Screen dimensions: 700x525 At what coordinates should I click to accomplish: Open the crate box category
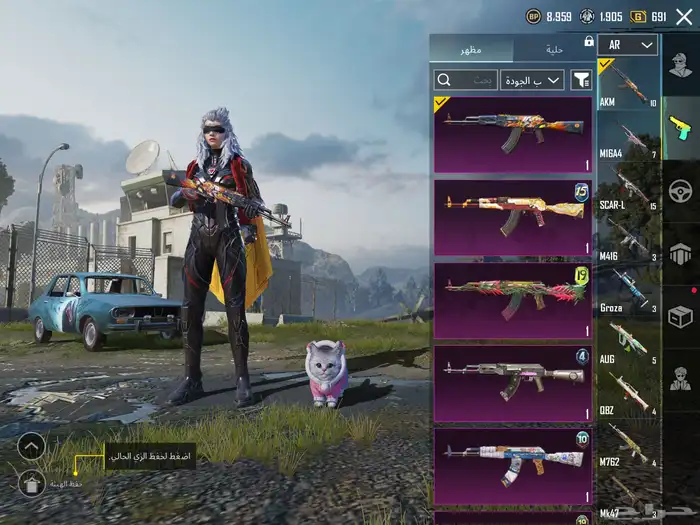click(x=681, y=316)
